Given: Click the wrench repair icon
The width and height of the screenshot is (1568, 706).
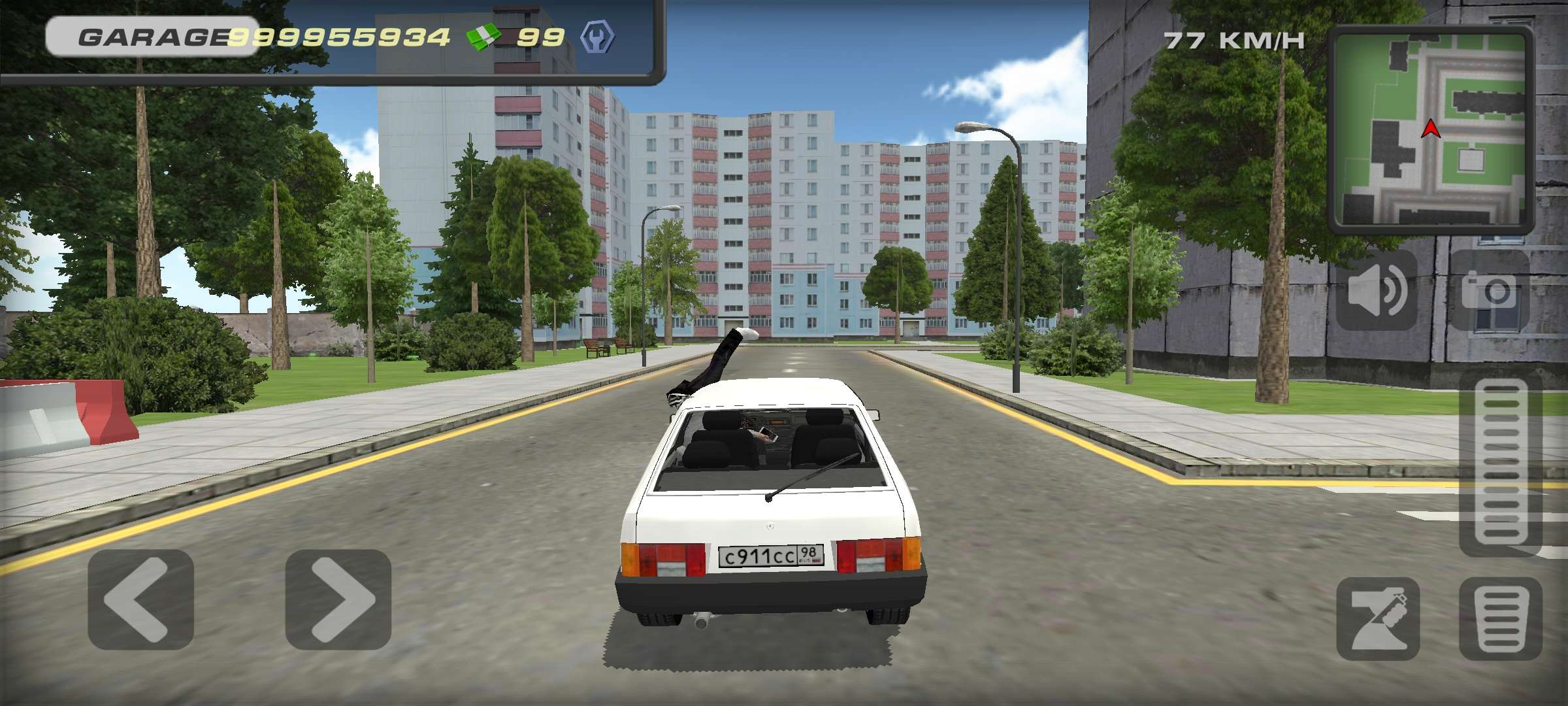Looking at the screenshot, I should tap(598, 37).
